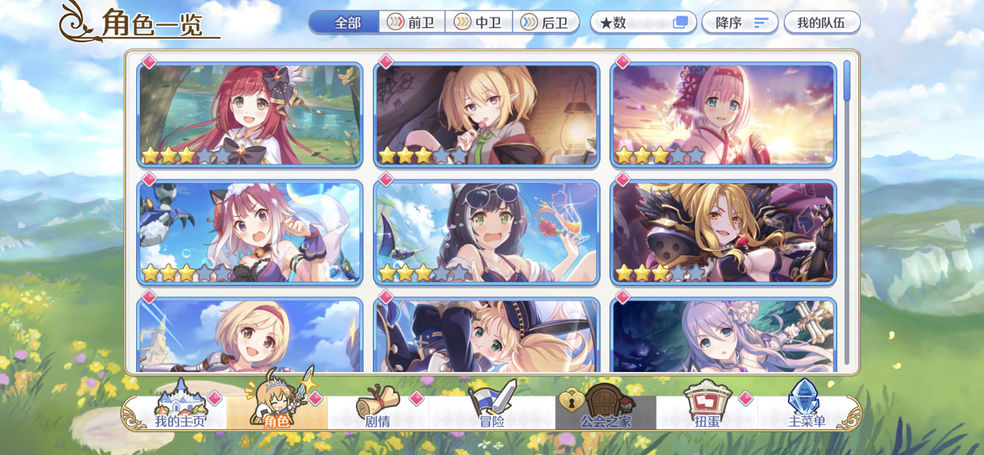This screenshot has width=984, height=455.
Task: Click the locked 公会之家 guild house
Action: [x=604, y=409]
